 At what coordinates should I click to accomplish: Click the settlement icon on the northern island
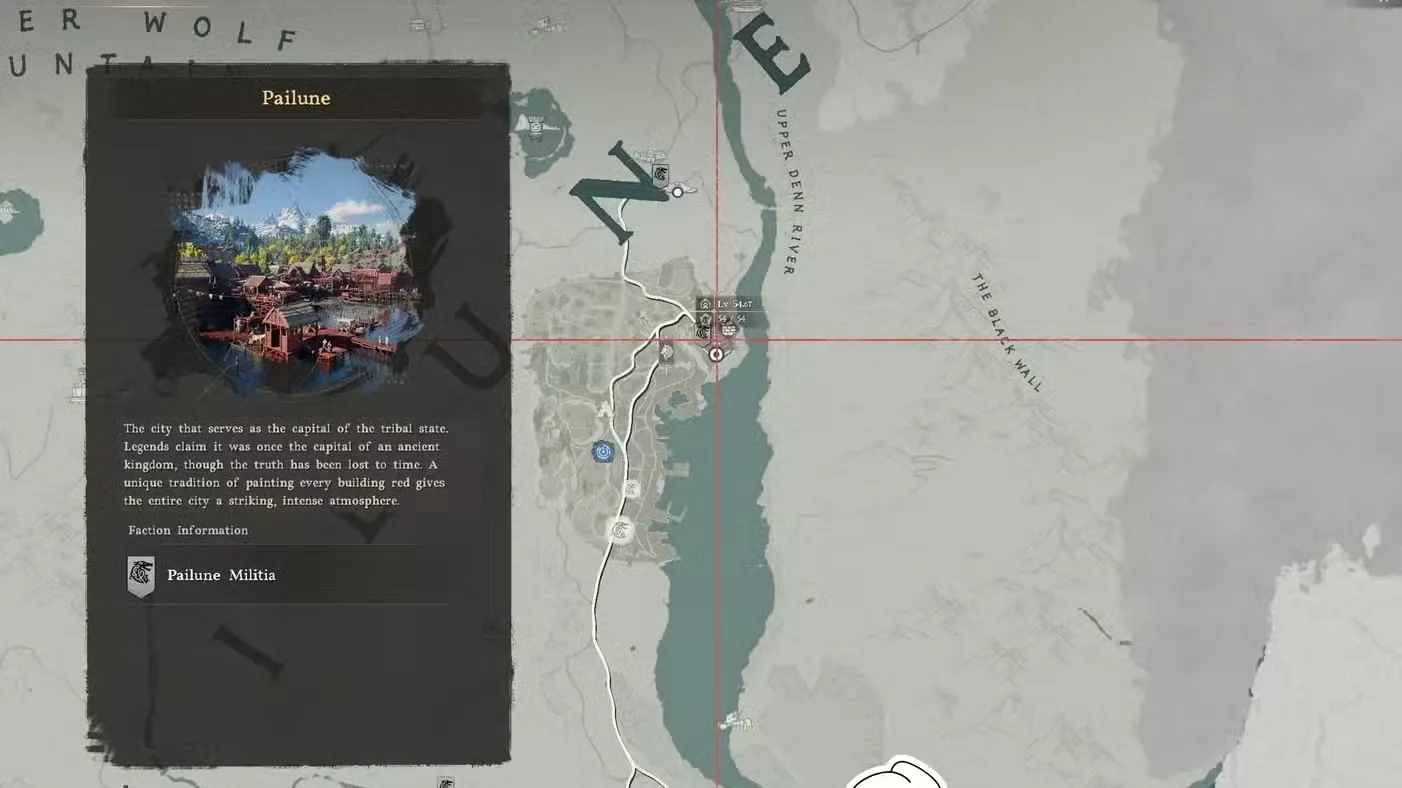pyautogui.click(x=538, y=128)
